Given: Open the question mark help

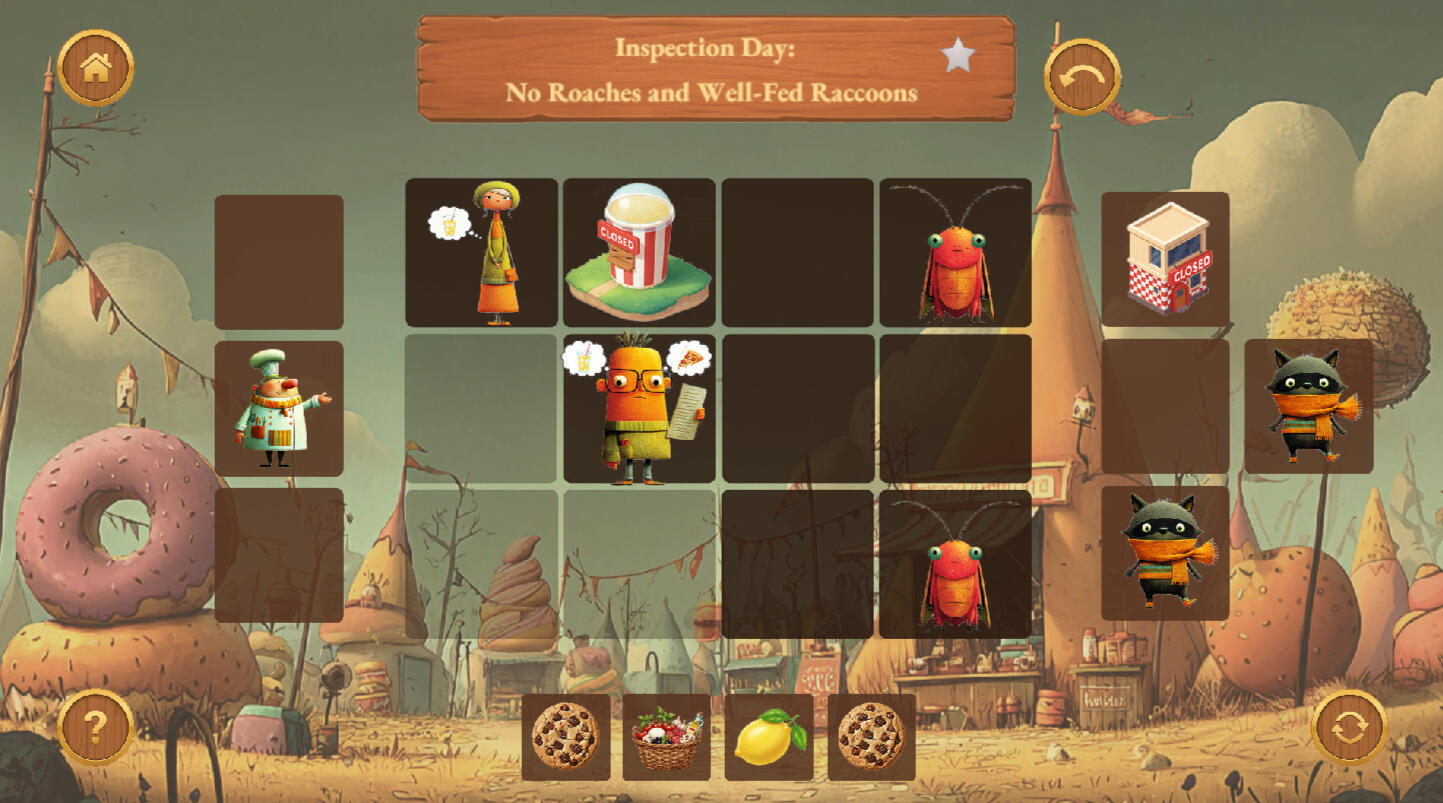Looking at the screenshot, I should (x=96, y=727).
